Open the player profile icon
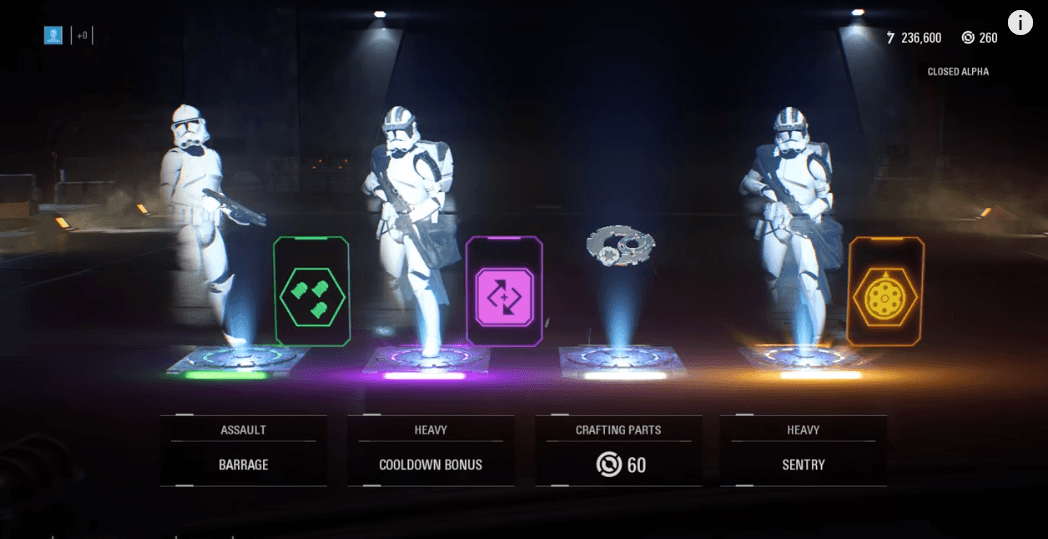This screenshot has width=1048, height=539. [x=53, y=35]
